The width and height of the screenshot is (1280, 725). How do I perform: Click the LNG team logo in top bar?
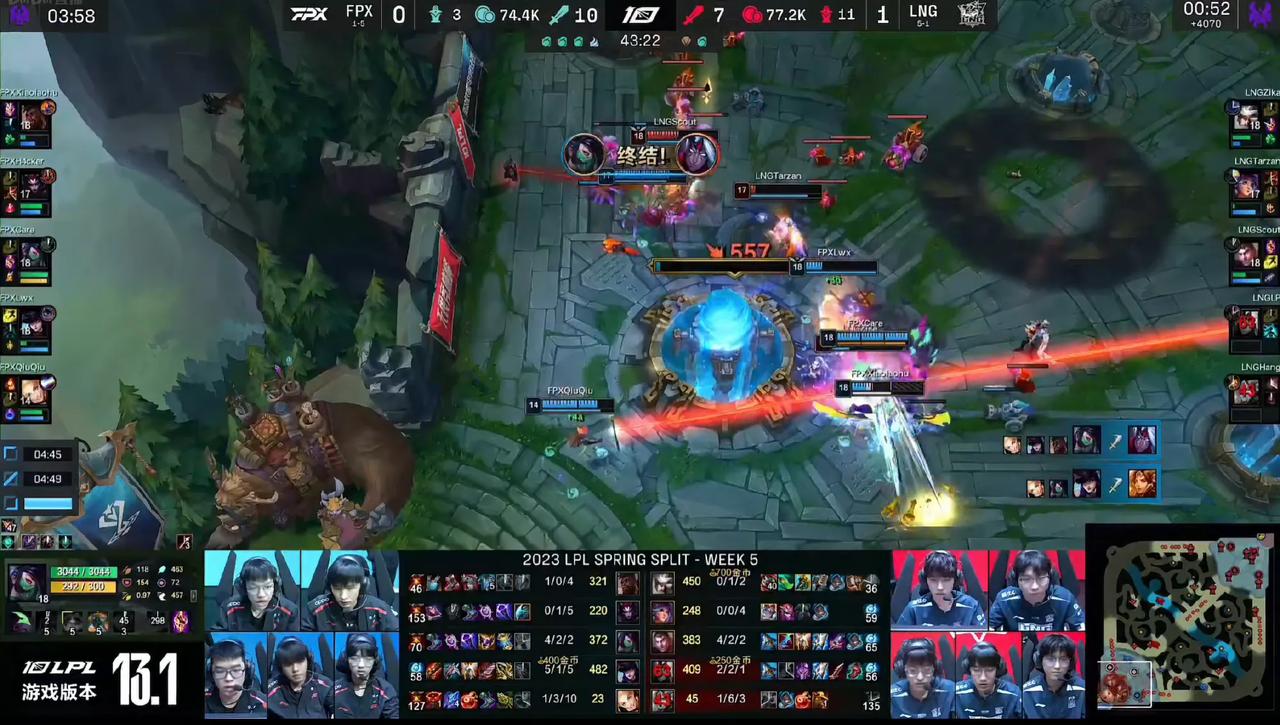[x=972, y=14]
